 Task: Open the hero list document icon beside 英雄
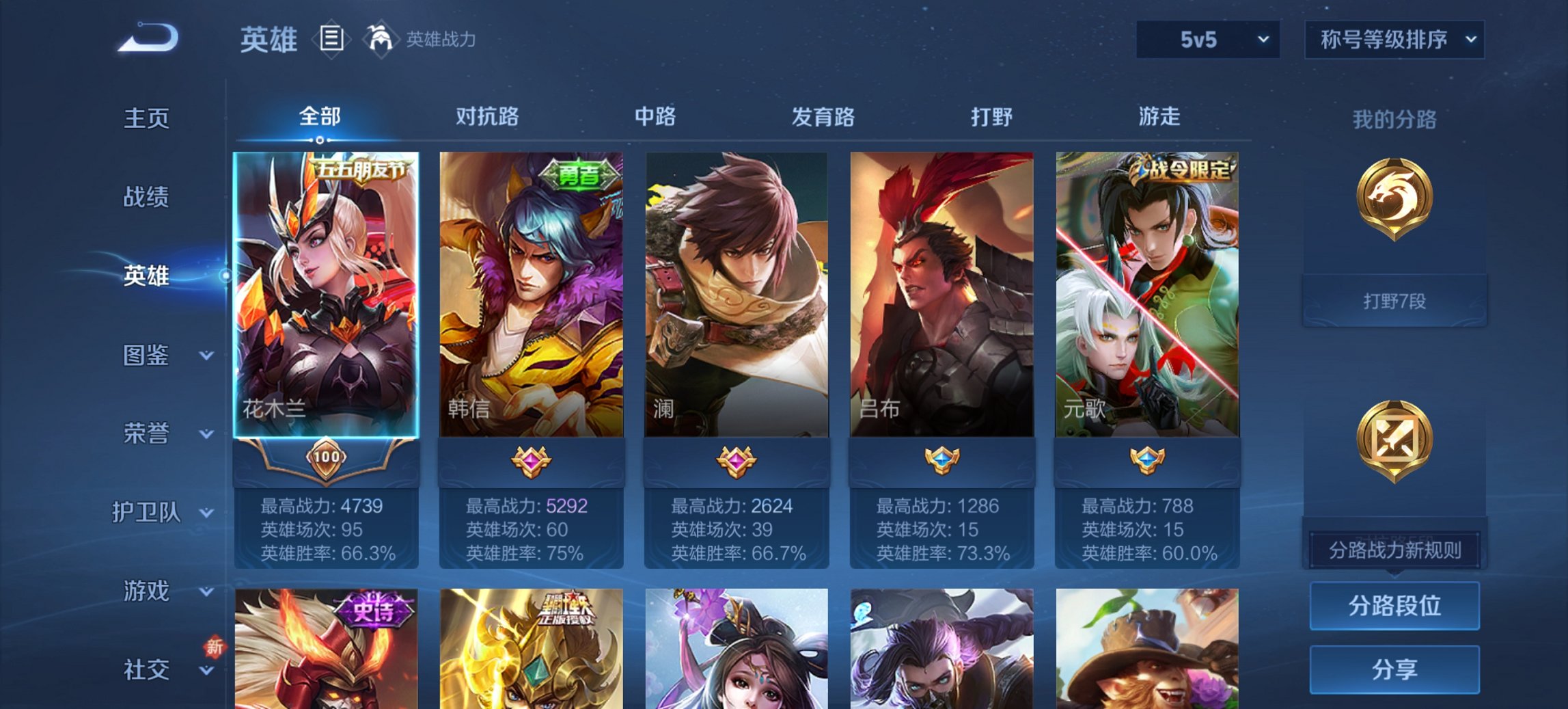pyautogui.click(x=333, y=40)
